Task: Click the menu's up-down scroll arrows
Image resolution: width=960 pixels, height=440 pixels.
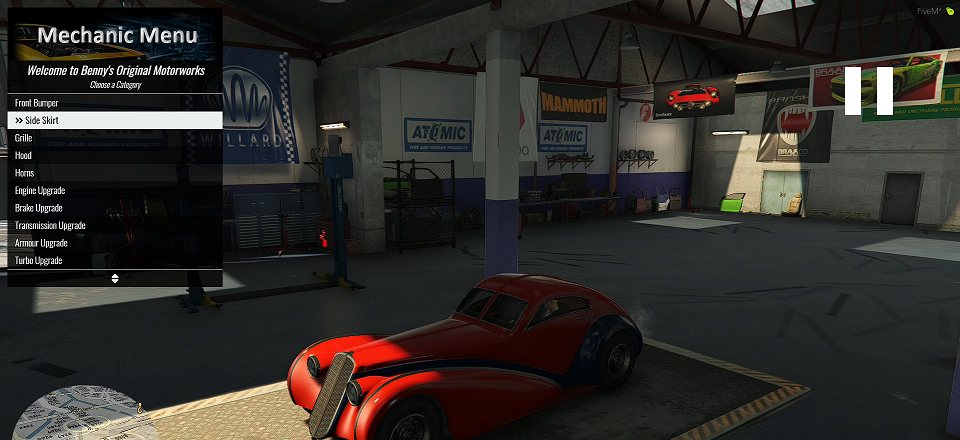Action: click(x=115, y=278)
